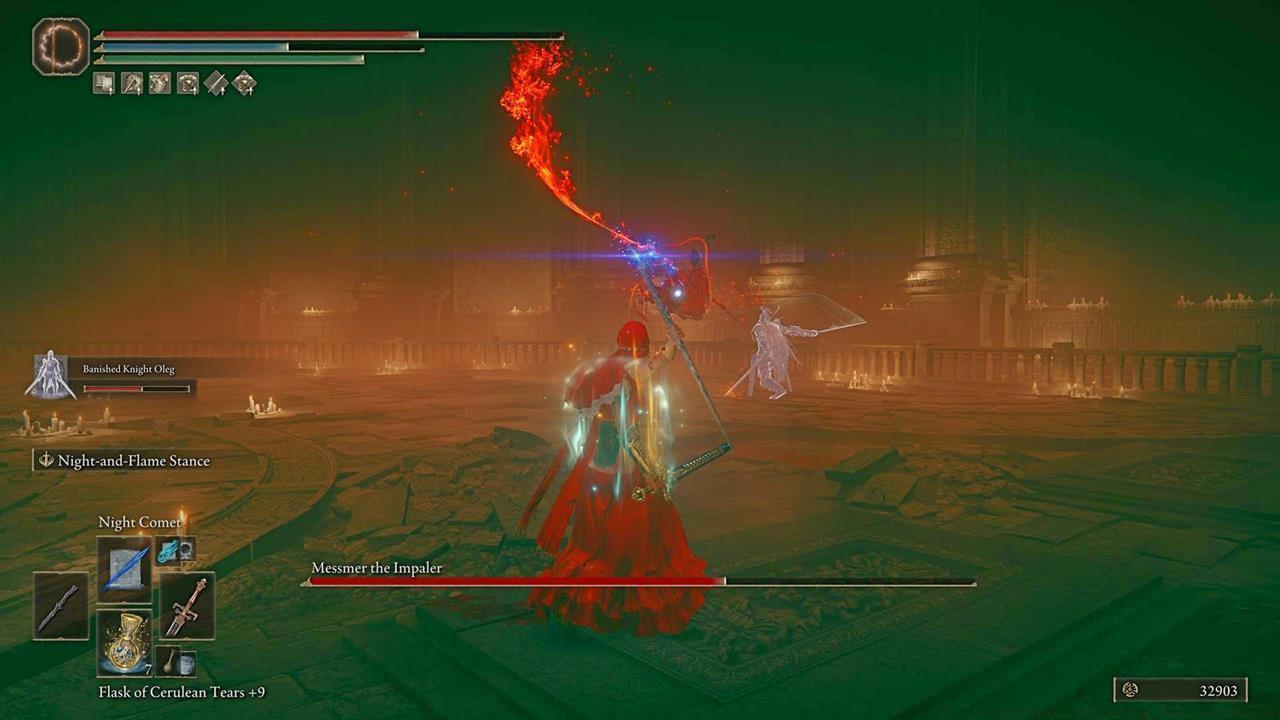The height and width of the screenshot is (720, 1280).
Task: Toggle the crossed-dagger buff indicator
Action: 130,84
